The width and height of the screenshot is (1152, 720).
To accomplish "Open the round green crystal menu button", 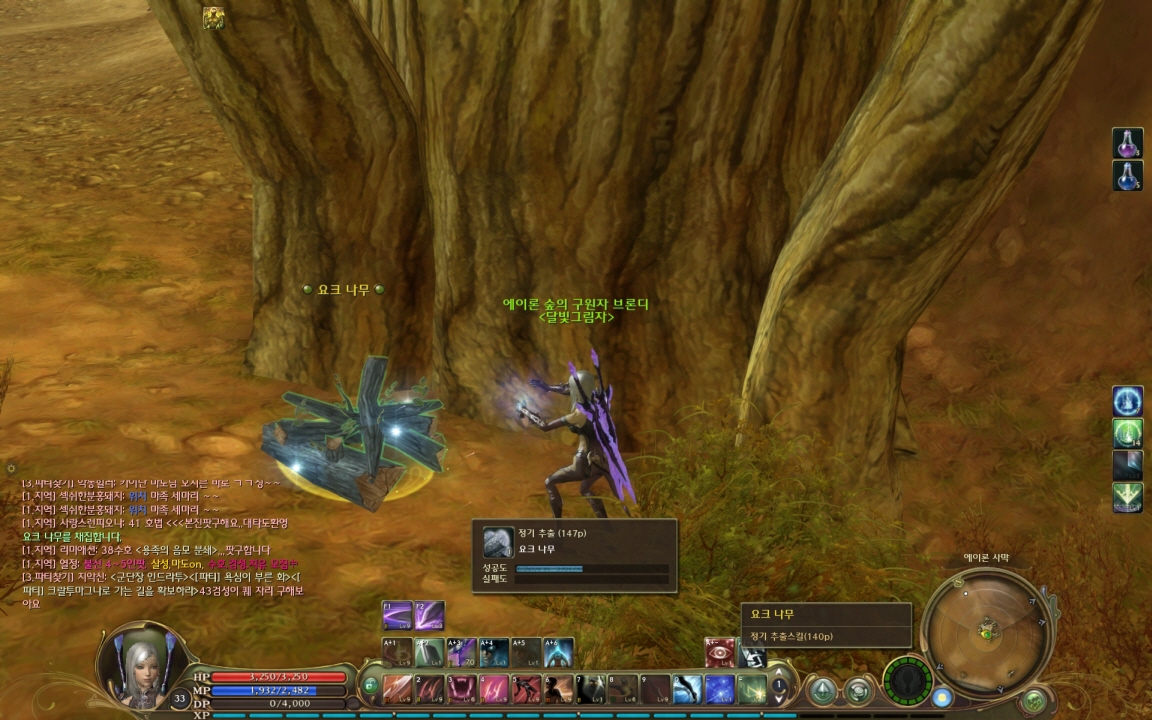I will pos(823,690).
